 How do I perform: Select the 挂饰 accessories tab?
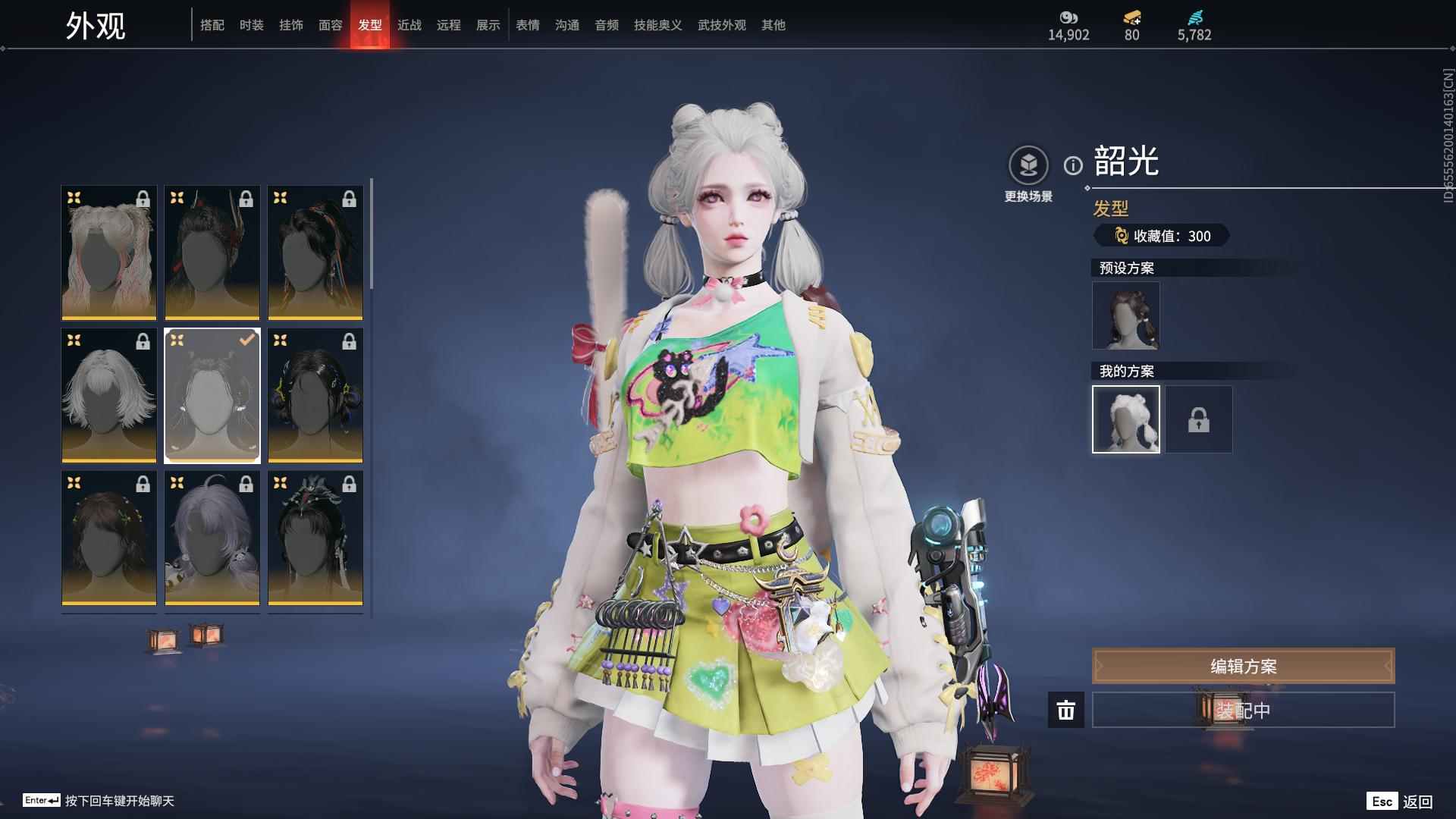[291, 25]
